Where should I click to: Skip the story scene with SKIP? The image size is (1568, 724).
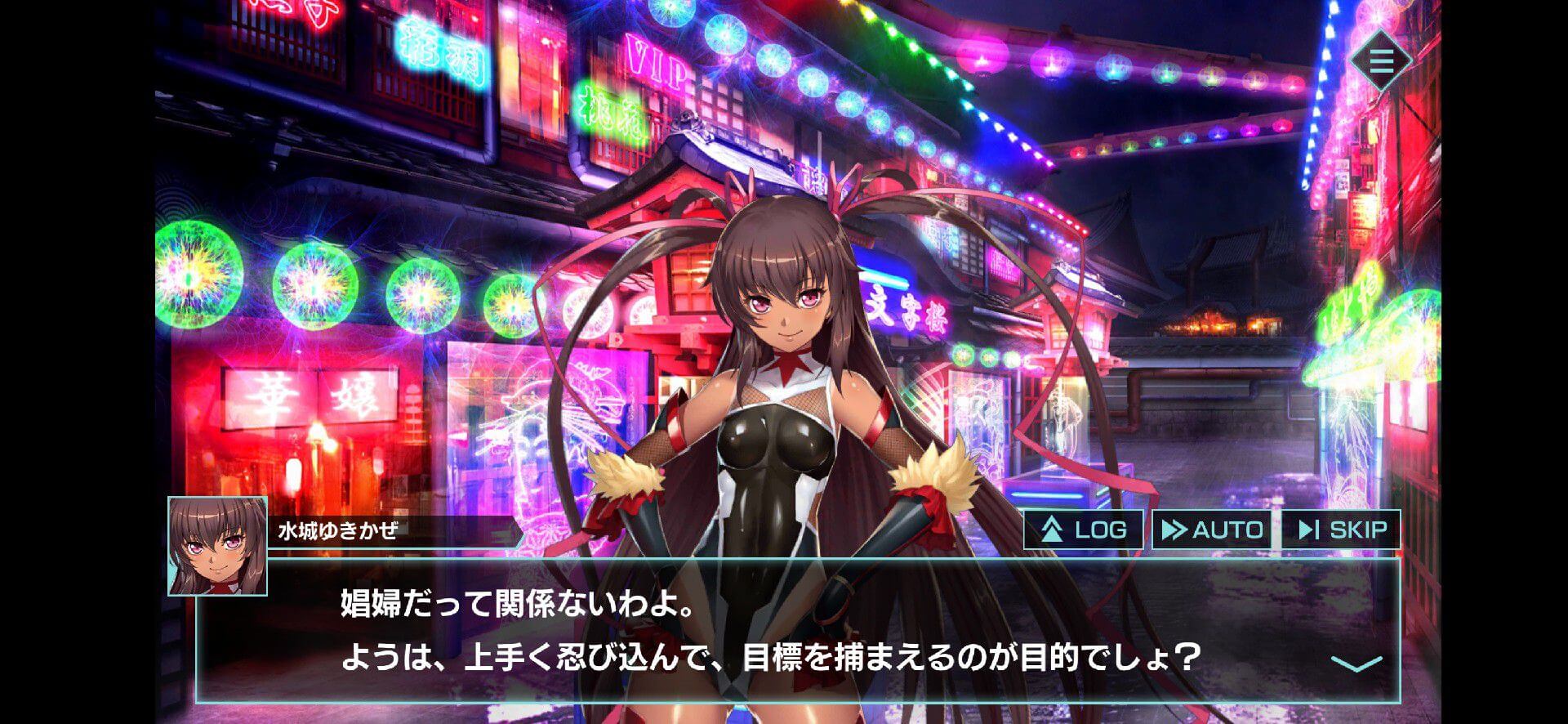click(1340, 530)
